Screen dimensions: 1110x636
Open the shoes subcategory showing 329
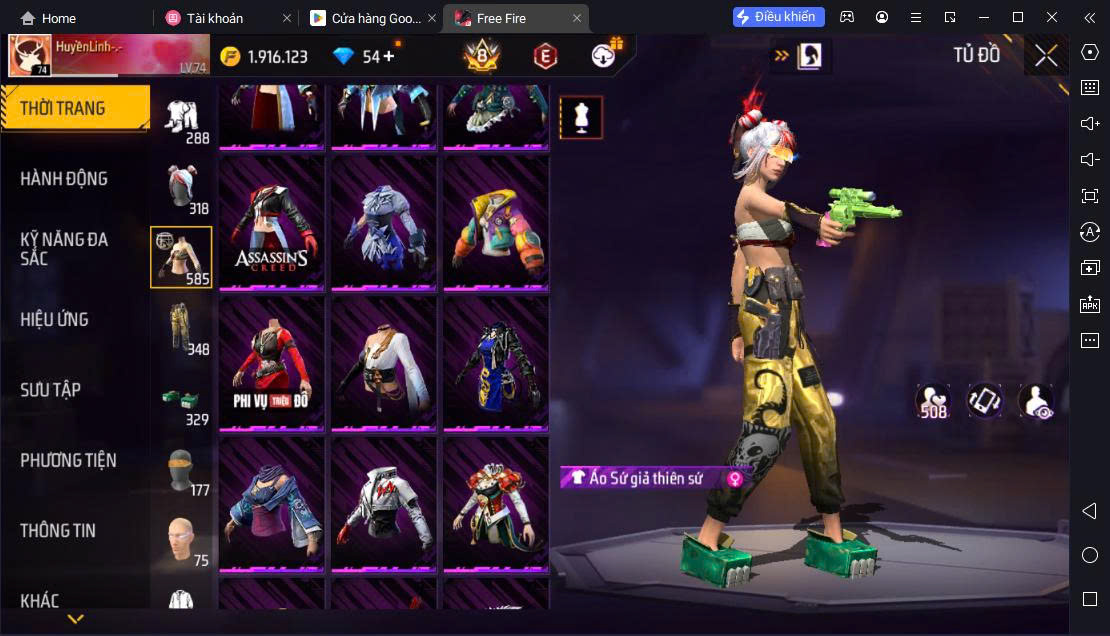coord(181,399)
